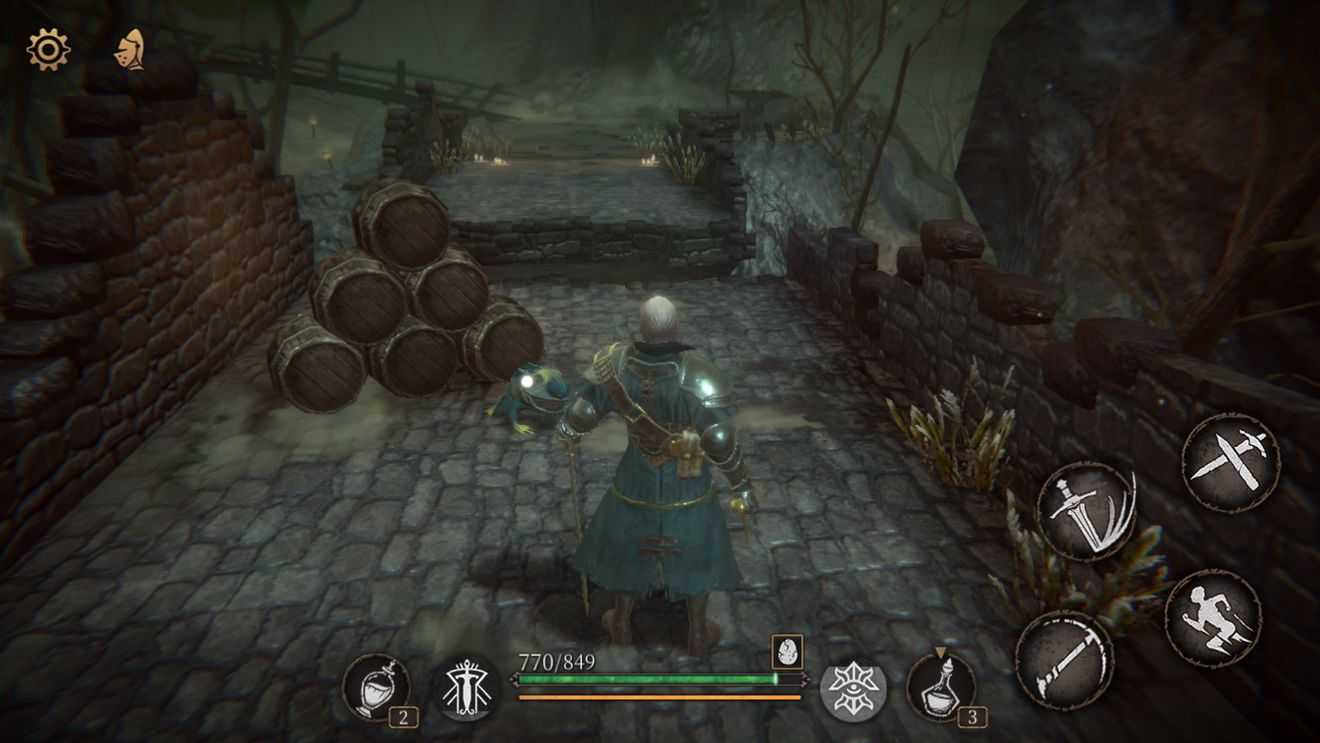Viewport: 1320px width, 743px height.
Task: Use the staff strike attack button
Action: point(1064,660)
